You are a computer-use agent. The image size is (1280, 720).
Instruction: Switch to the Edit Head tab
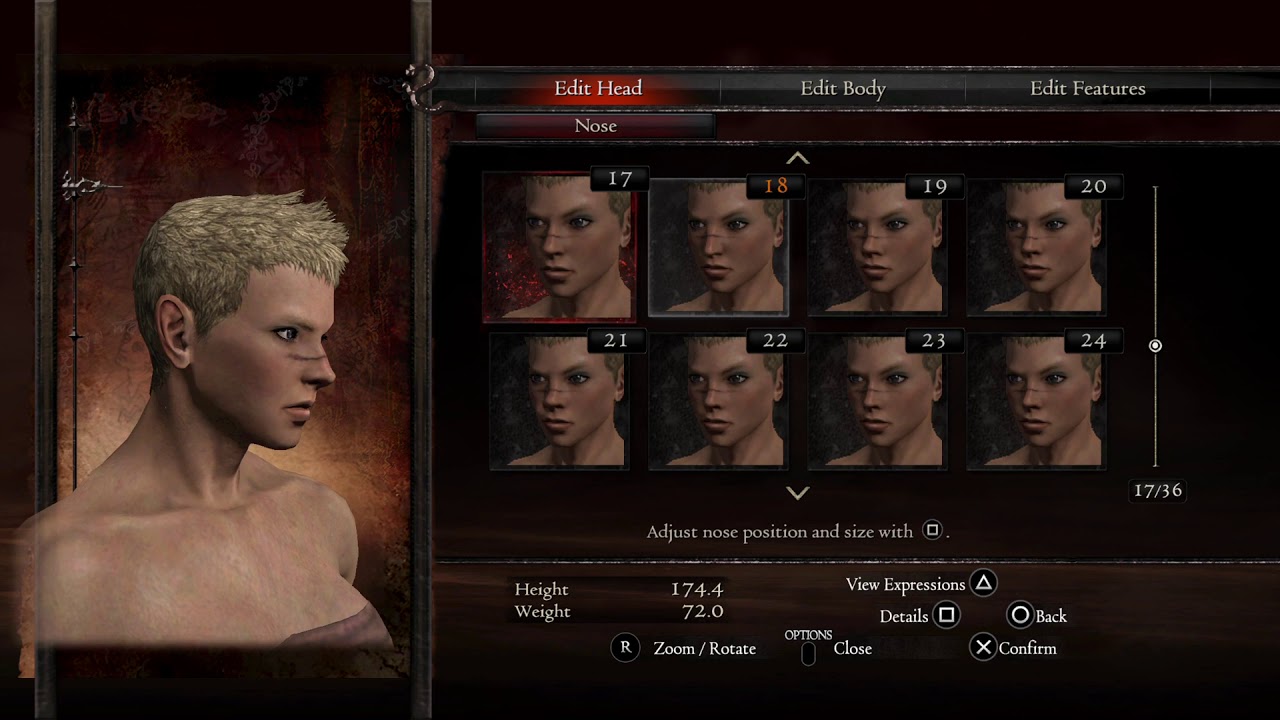pos(598,89)
